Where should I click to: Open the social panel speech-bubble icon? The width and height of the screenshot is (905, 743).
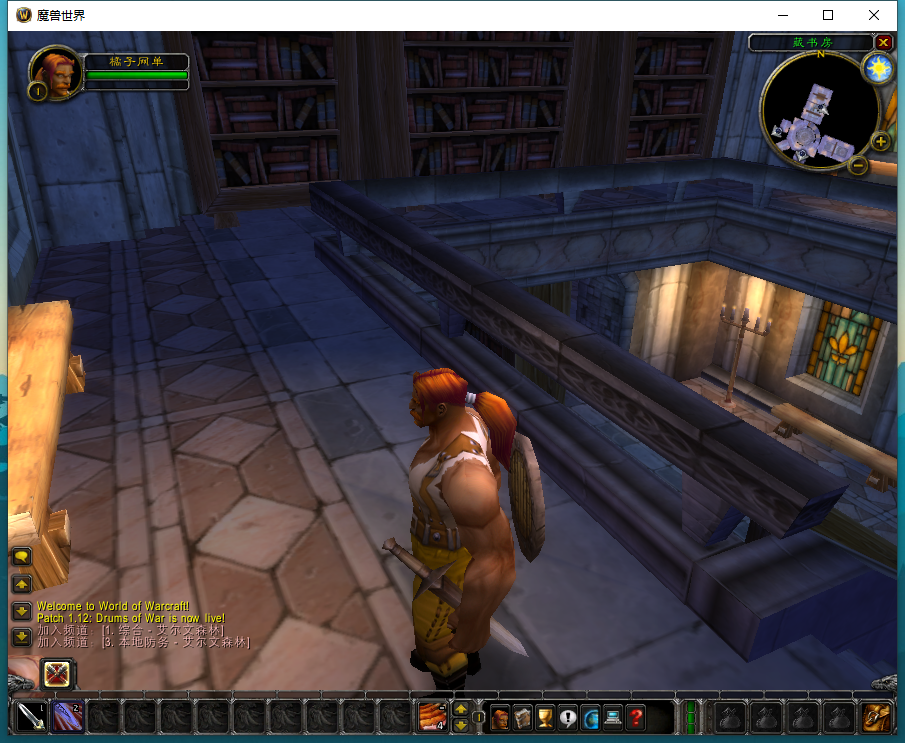click(568, 717)
